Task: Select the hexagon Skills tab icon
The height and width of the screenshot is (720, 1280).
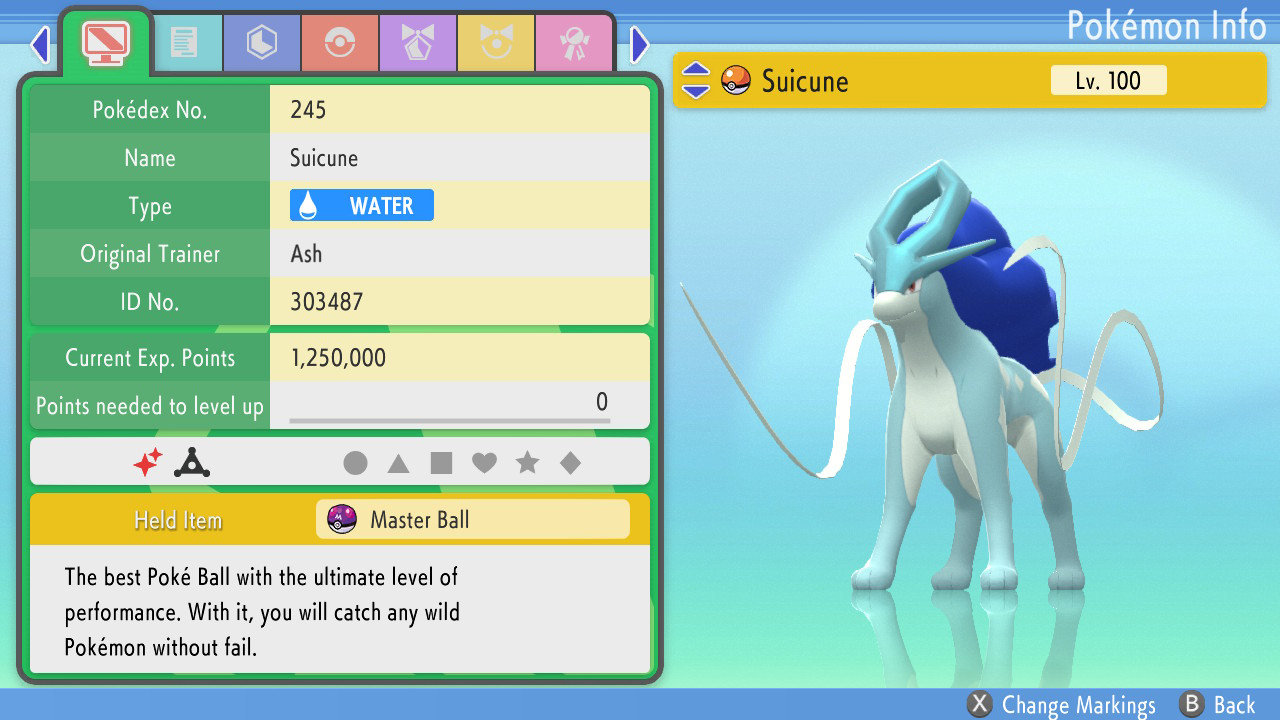Action: point(261,42)
